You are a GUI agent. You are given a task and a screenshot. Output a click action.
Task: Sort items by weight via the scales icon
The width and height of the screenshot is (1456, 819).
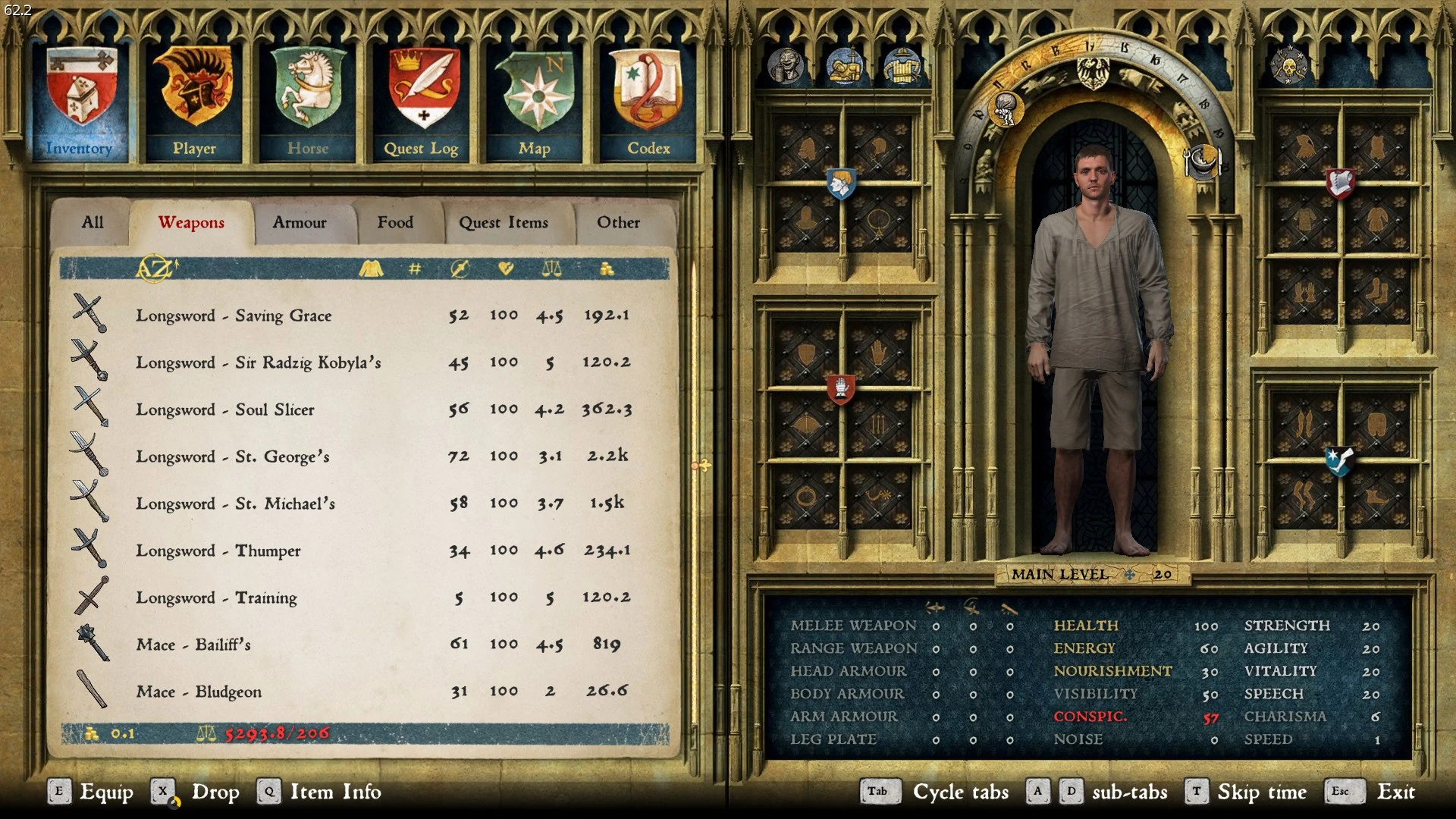[x=551, y=268]
